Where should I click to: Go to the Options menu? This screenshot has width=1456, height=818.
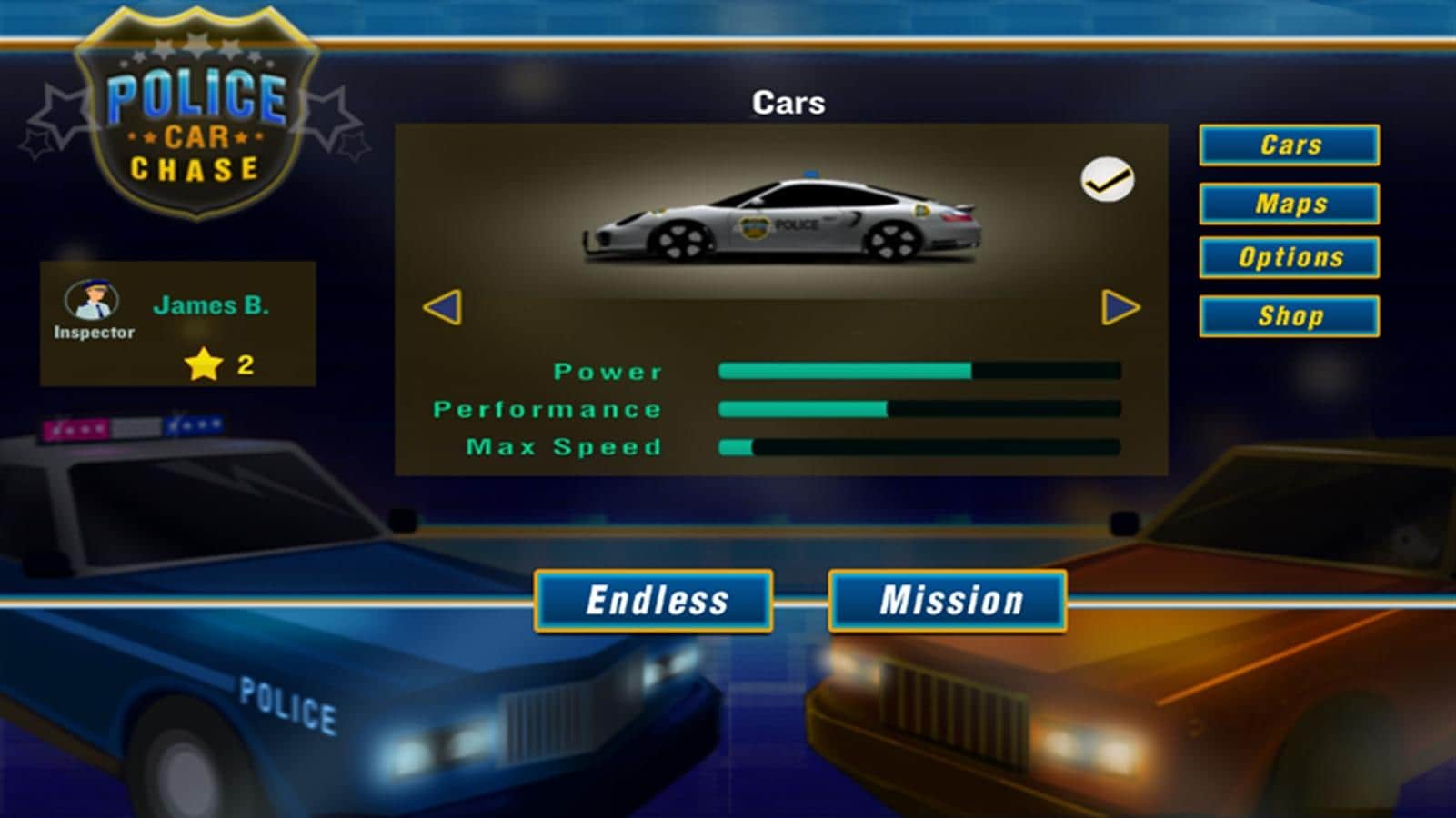(x=1289, y=258)
